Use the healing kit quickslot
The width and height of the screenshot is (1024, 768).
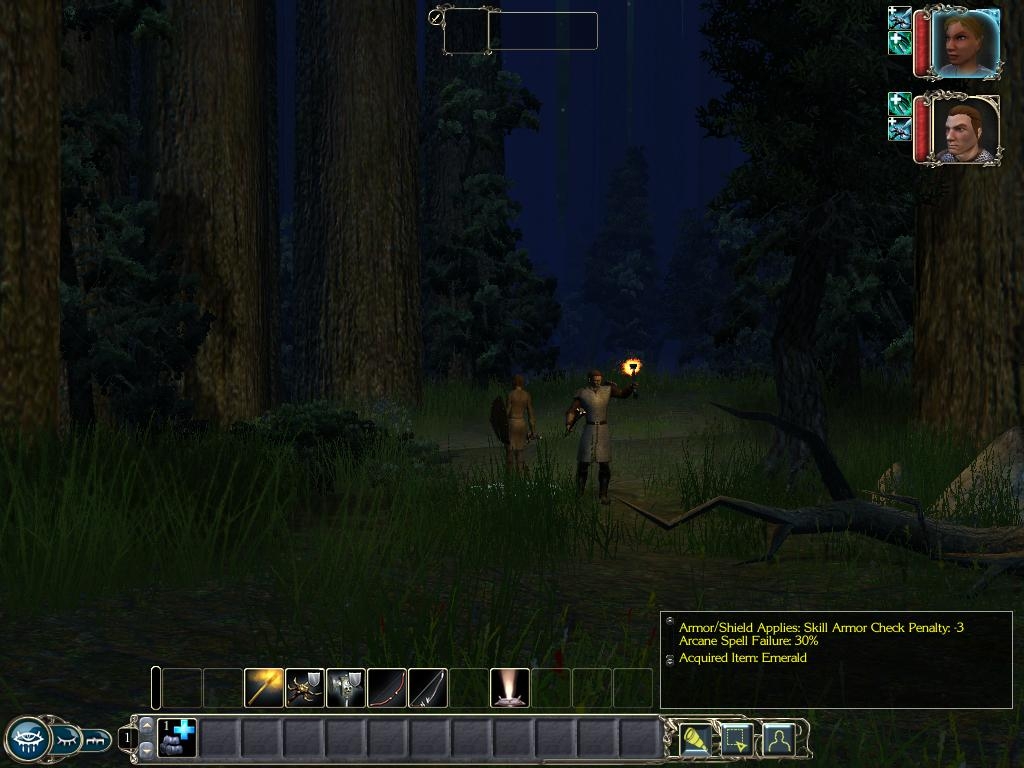[x=177, y=738]
